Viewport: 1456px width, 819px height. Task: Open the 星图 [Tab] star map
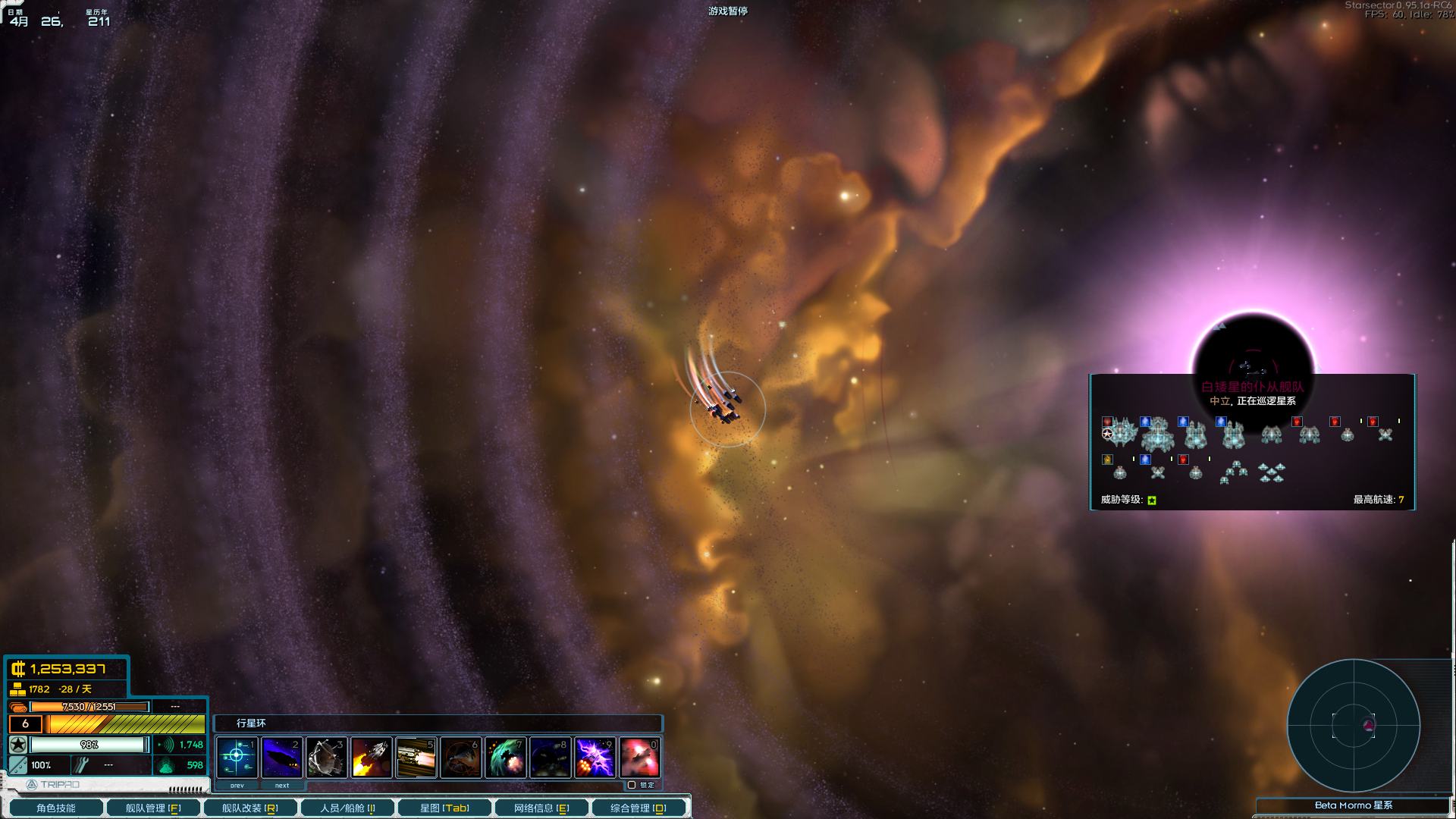(444, 807)
